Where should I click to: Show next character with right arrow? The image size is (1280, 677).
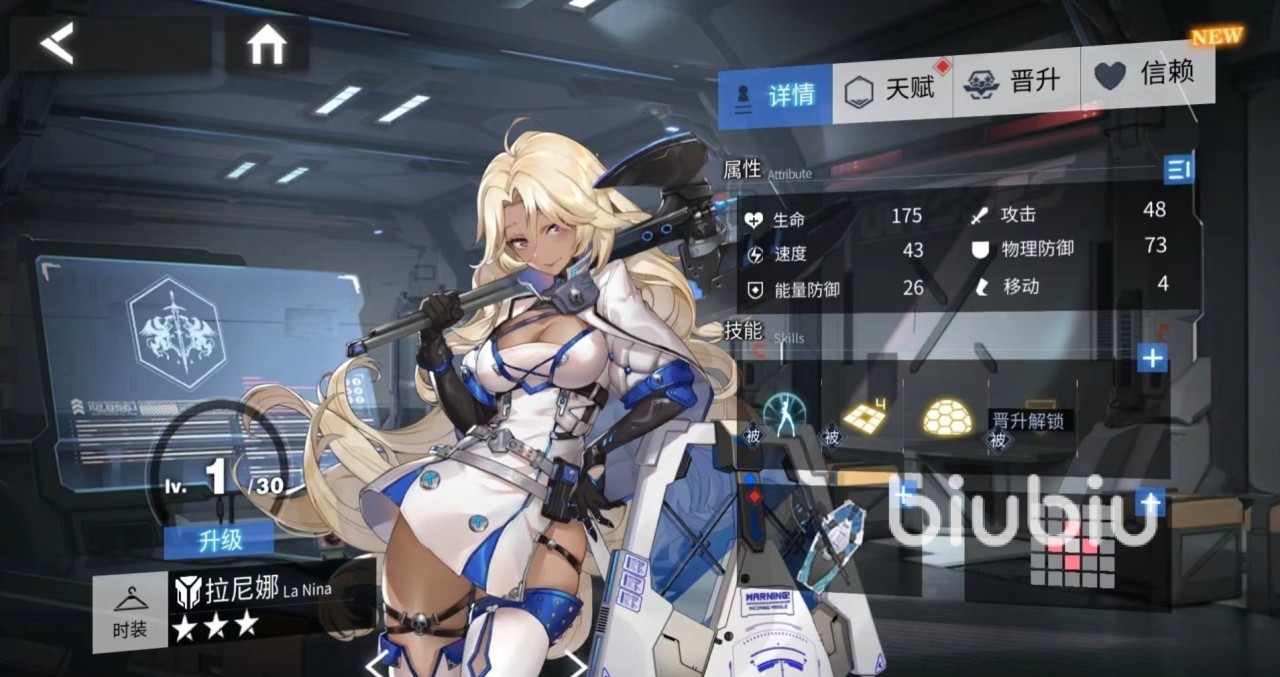click(576, 663)
